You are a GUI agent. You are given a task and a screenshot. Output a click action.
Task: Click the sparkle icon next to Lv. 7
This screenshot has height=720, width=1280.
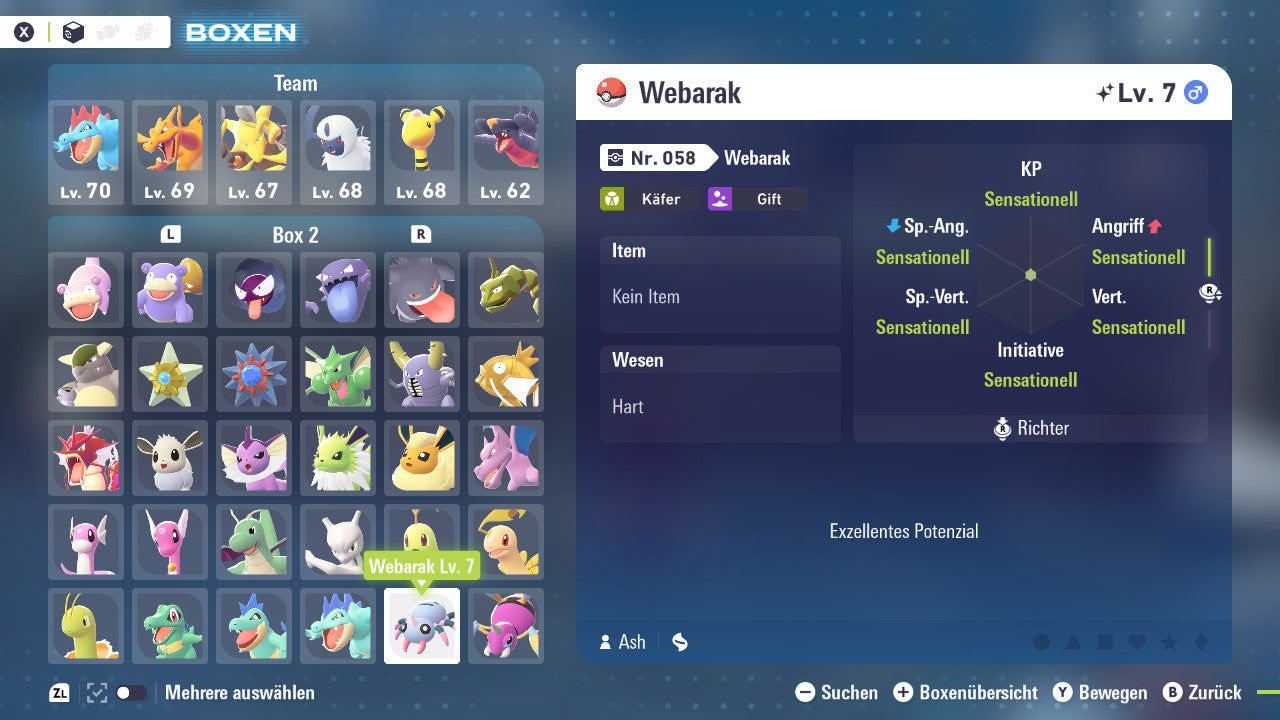pyautogui.click(x=1104, y=91)
